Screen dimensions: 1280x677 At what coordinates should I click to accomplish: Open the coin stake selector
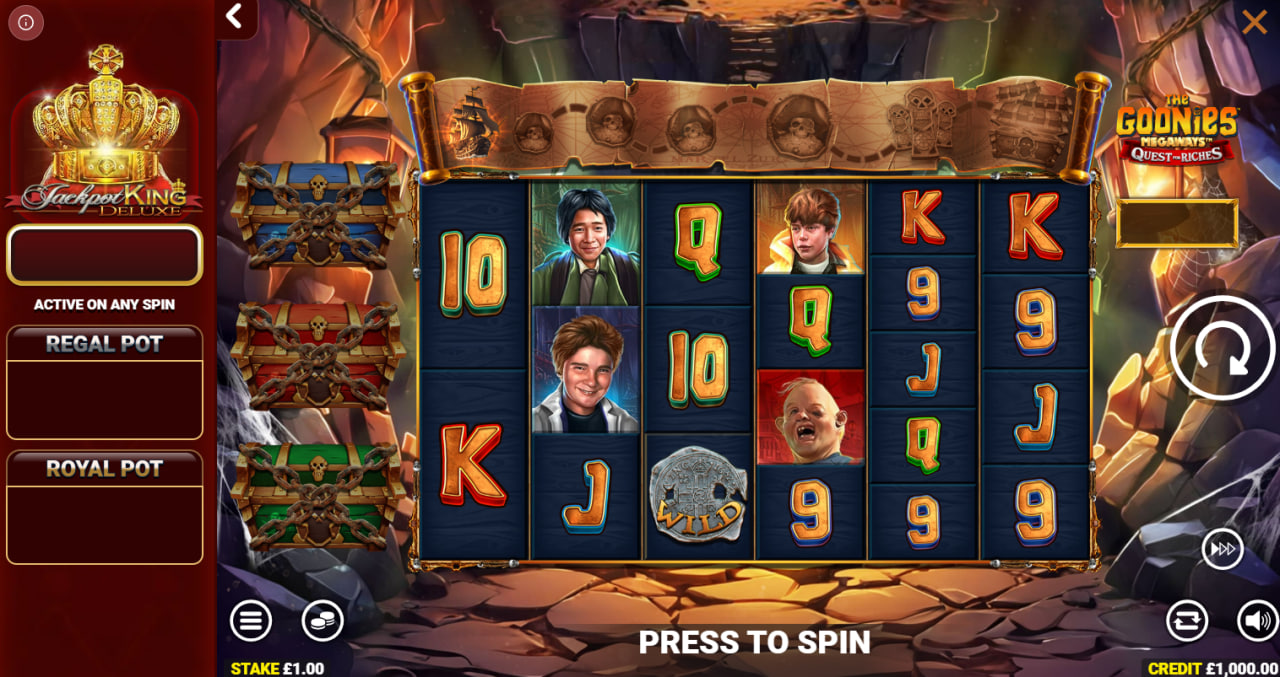[323, 621]
